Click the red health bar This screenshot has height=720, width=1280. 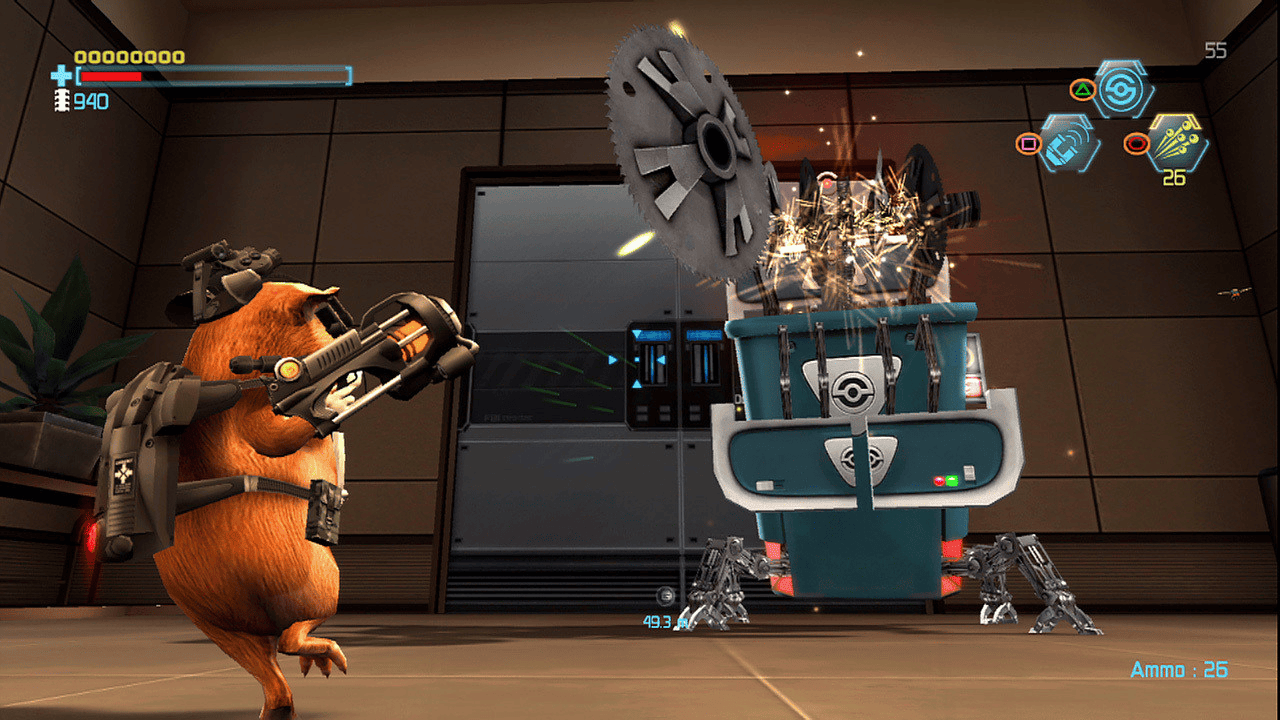coord(110,76)
